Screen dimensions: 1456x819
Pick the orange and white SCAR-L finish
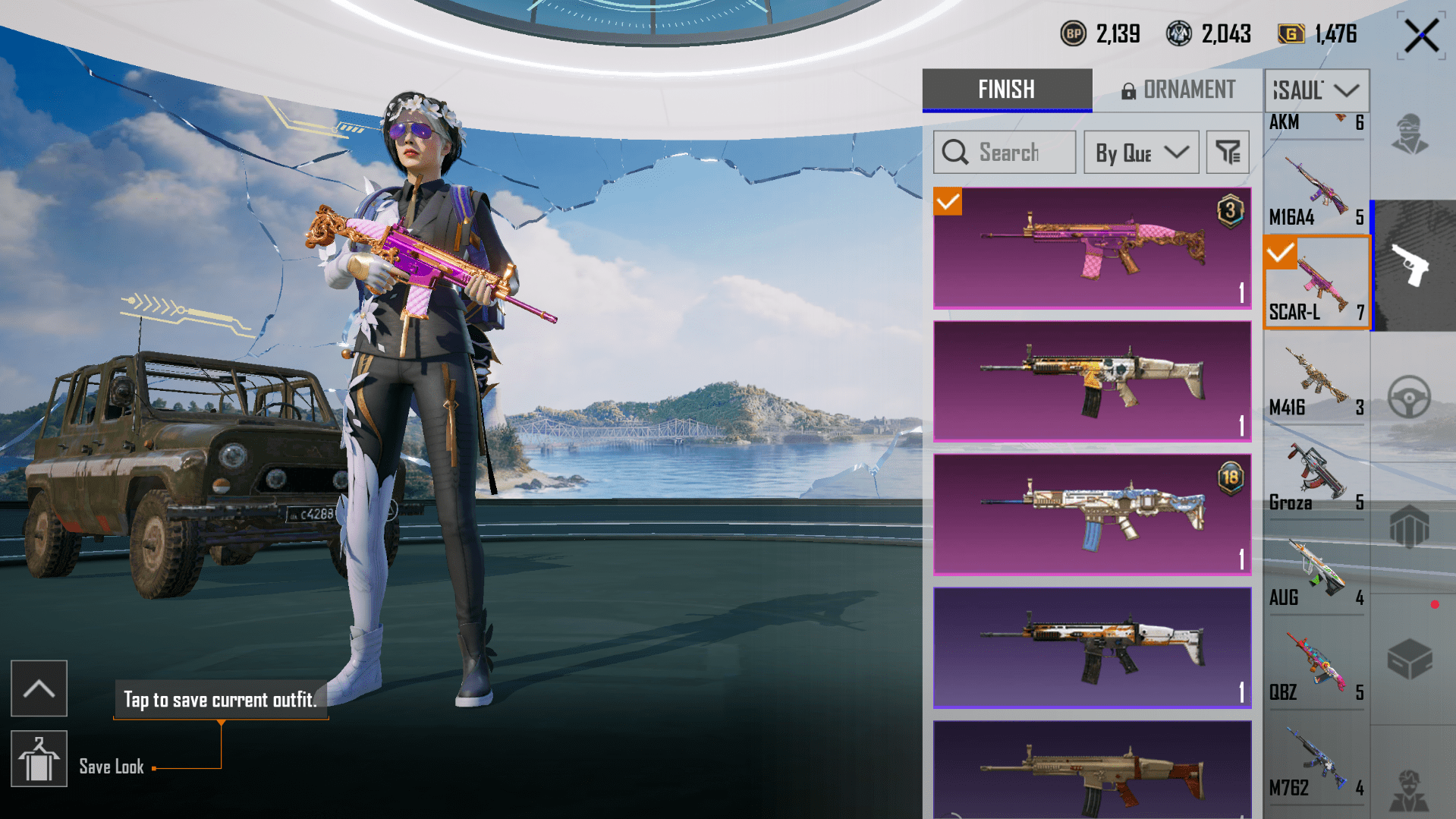click(x=1092, y=647)
